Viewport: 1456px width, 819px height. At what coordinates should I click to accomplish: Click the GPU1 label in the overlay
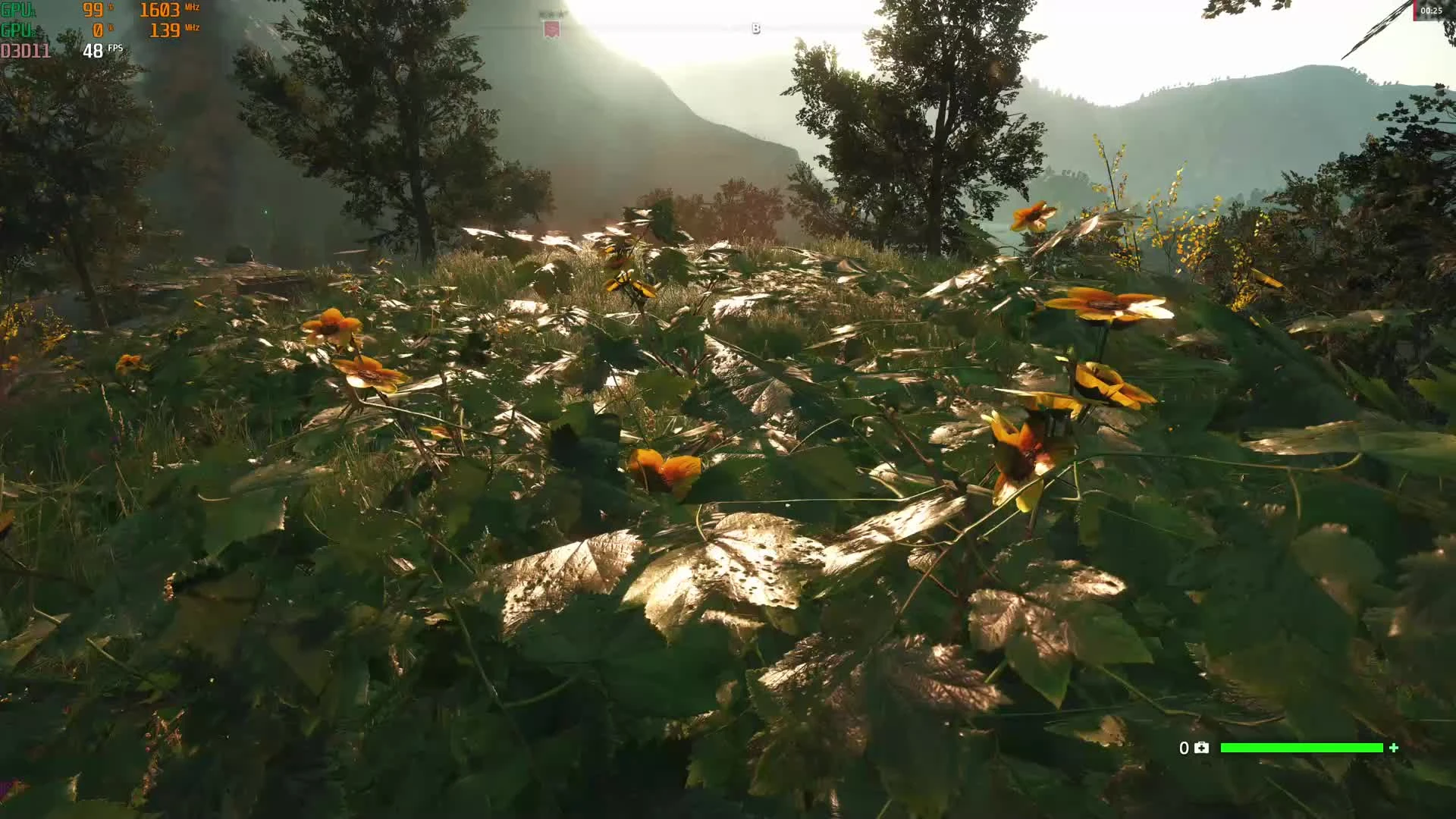pyautogui.click(x=18, y=11)
